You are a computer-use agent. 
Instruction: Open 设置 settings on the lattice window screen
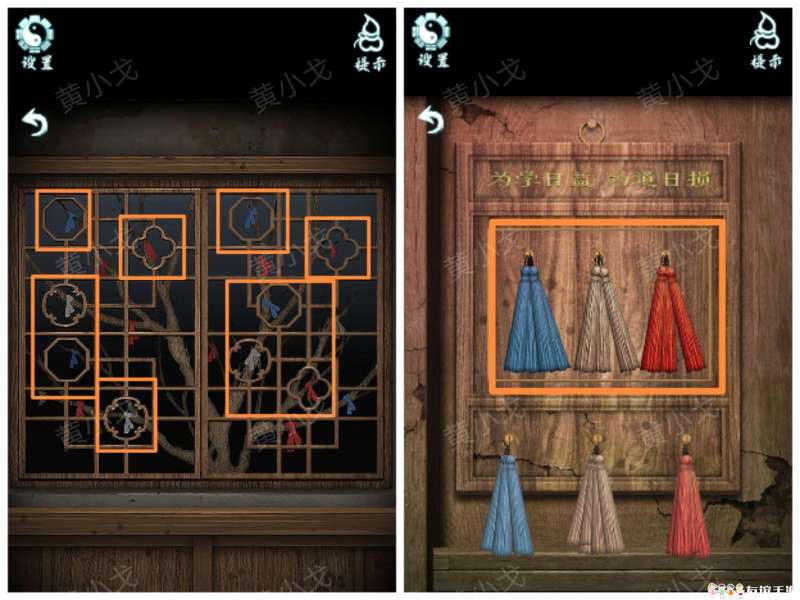coord(34,40)
